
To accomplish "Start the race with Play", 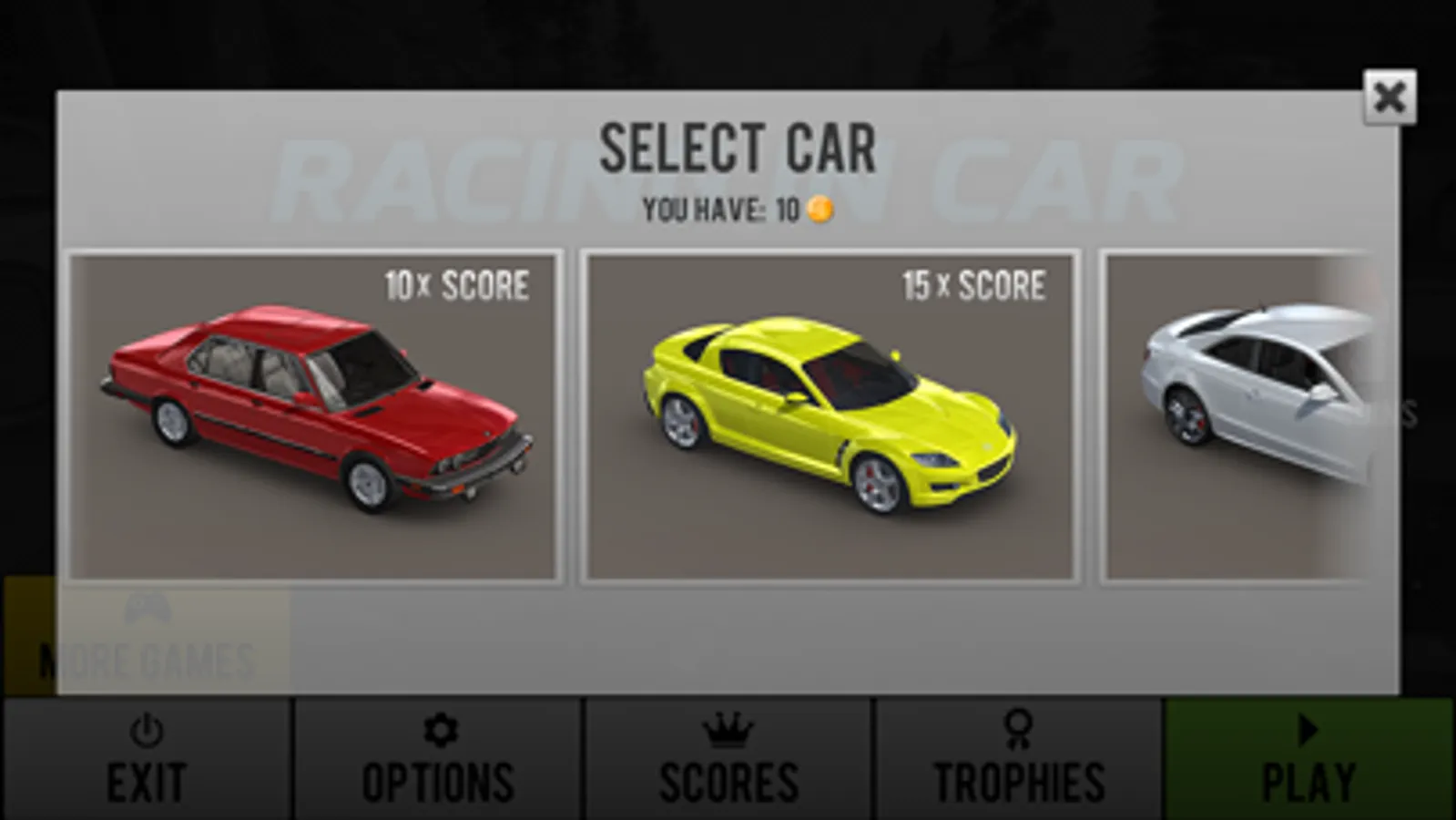I will click(x=1308, y=760).
